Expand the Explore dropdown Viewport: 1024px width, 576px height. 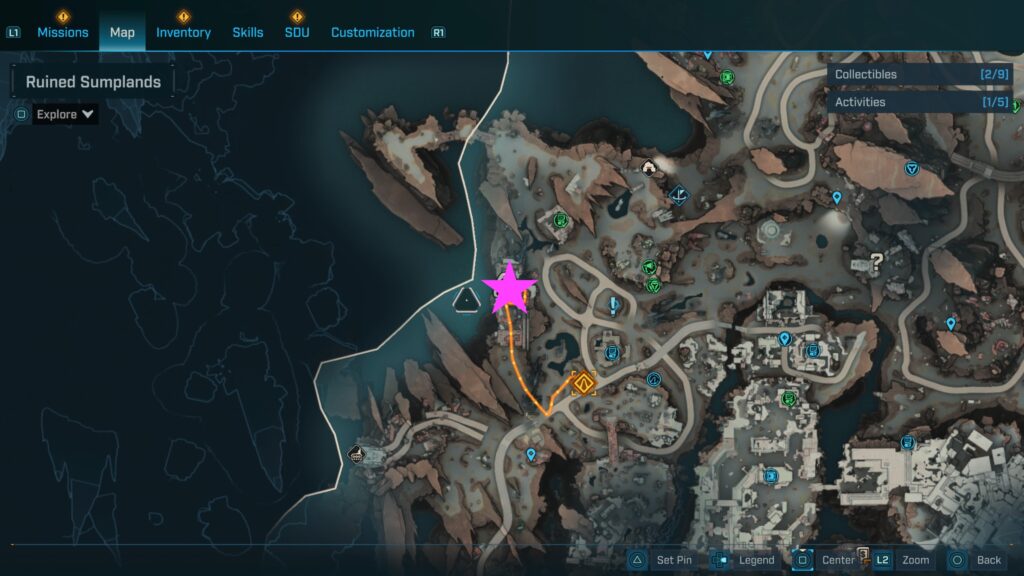pyautogui.click(x=65, y=114)
